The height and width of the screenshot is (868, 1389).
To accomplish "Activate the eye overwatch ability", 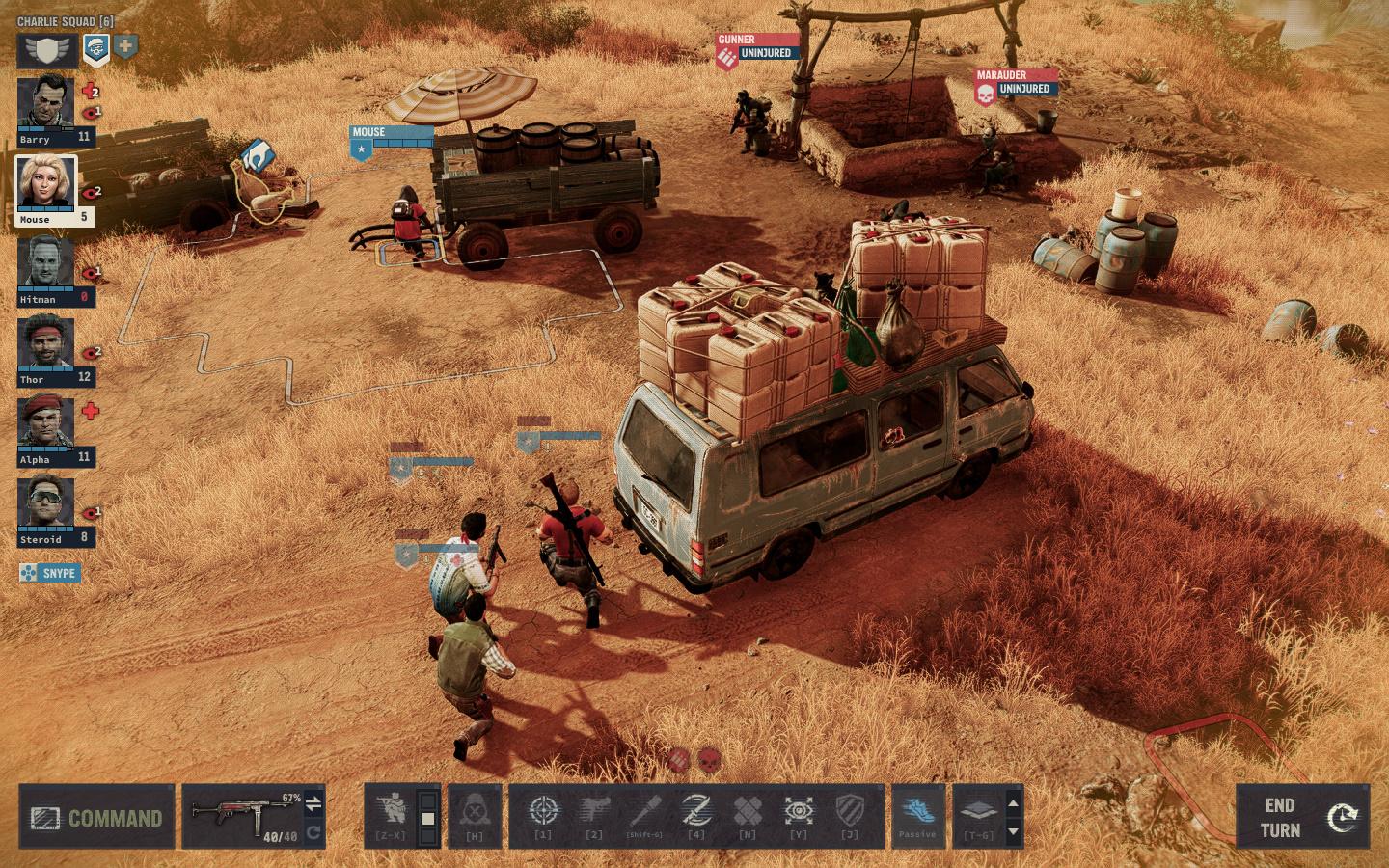I will [x=799, y=812].
